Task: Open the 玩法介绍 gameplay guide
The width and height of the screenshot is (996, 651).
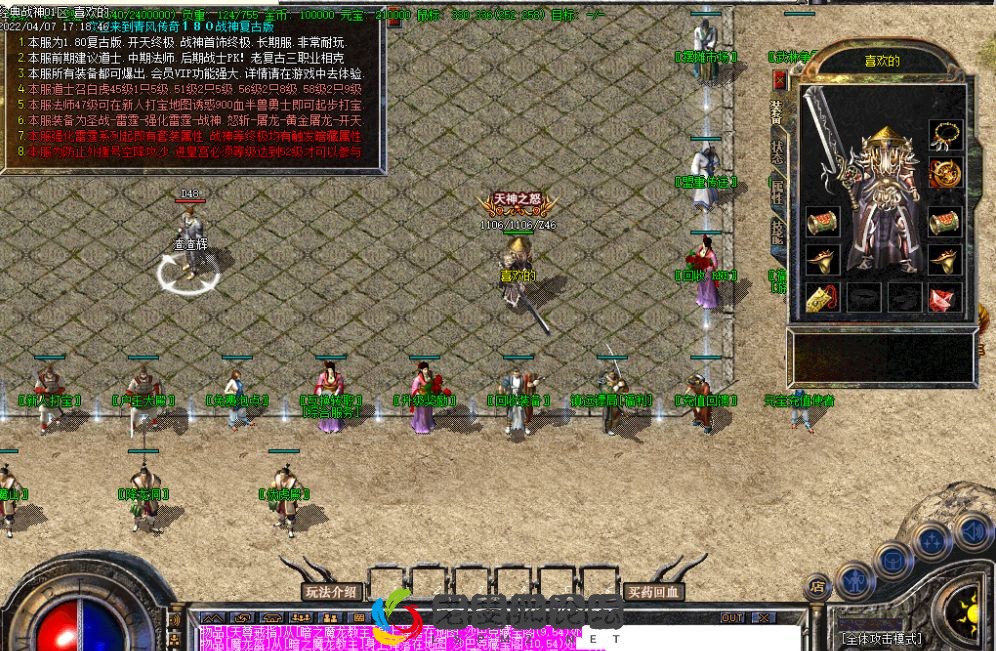Action: [x=331, y=592]
